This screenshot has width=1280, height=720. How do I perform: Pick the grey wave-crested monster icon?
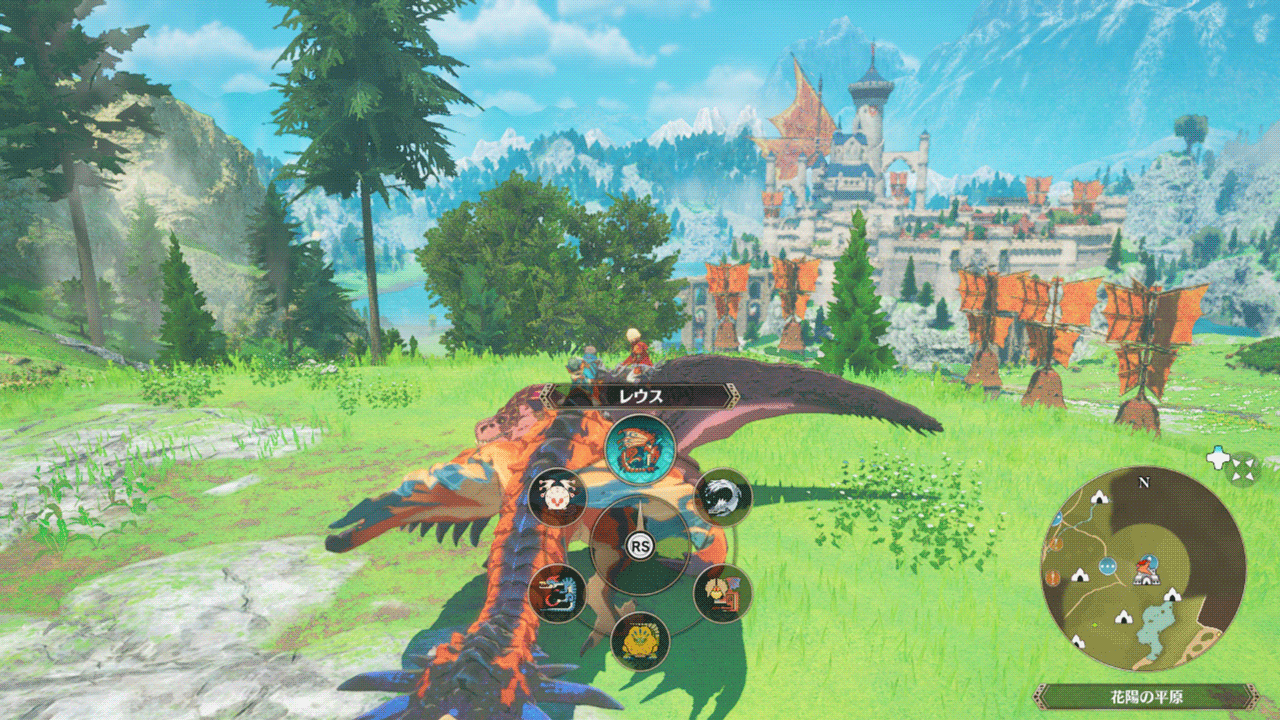pyautogui.click(x=722, y=497)
